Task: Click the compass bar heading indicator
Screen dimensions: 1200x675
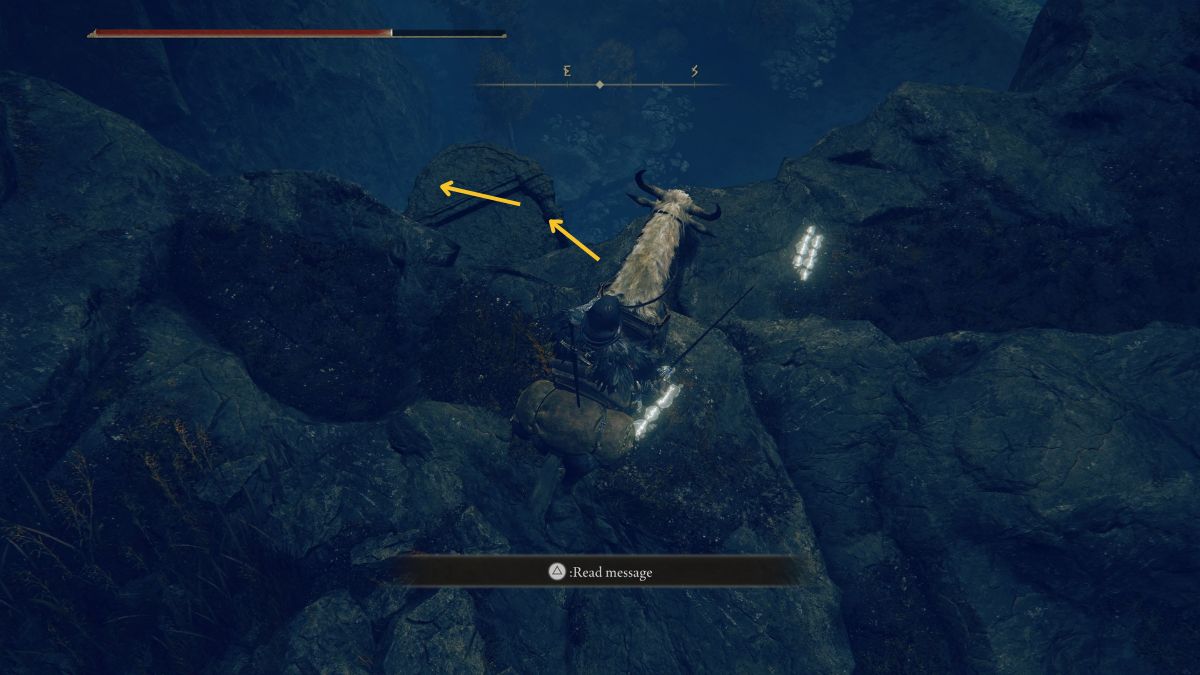Action: (x=599, y=85)
